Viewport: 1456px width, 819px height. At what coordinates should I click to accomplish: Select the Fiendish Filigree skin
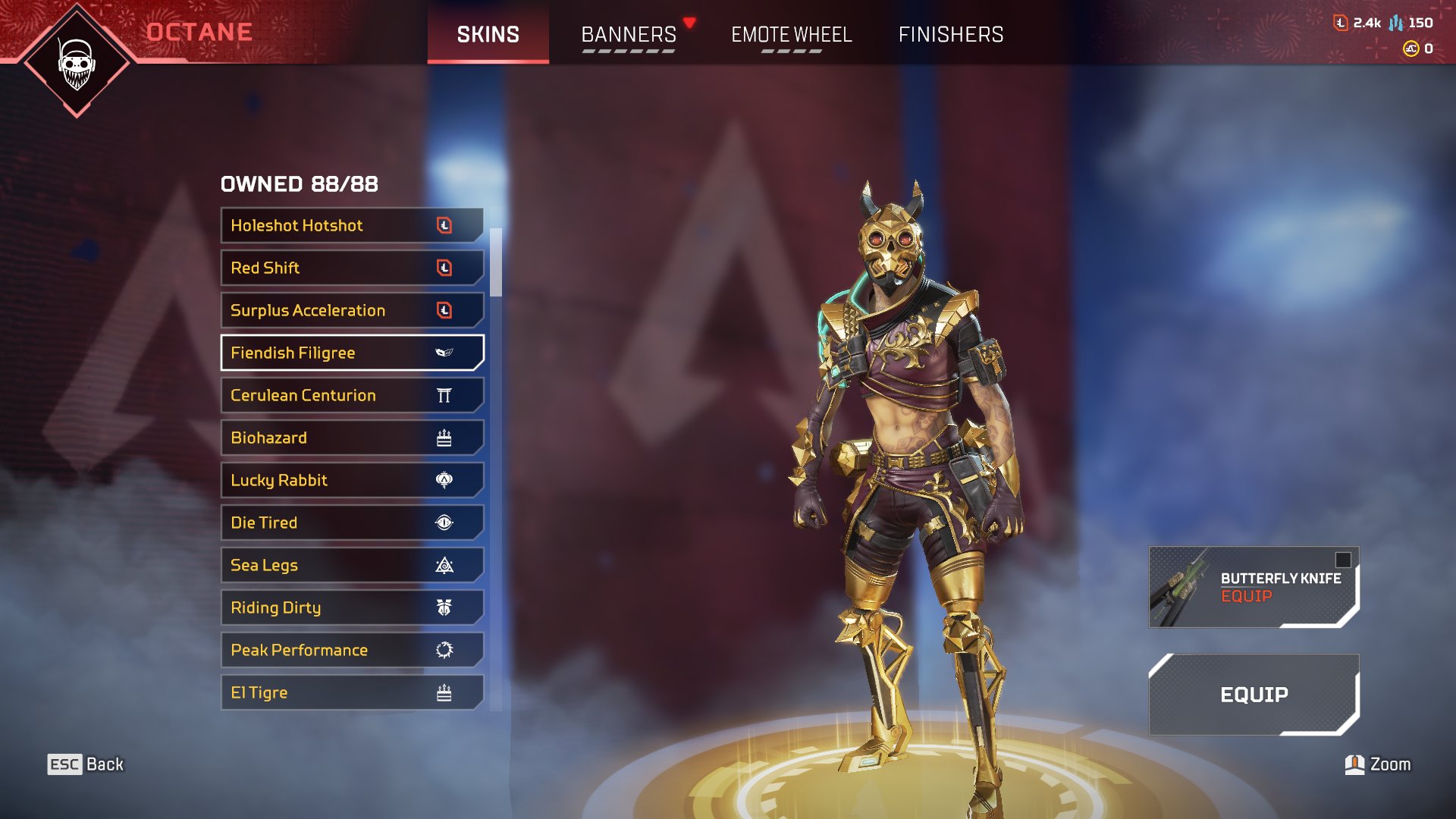click(x=352, y=353)
